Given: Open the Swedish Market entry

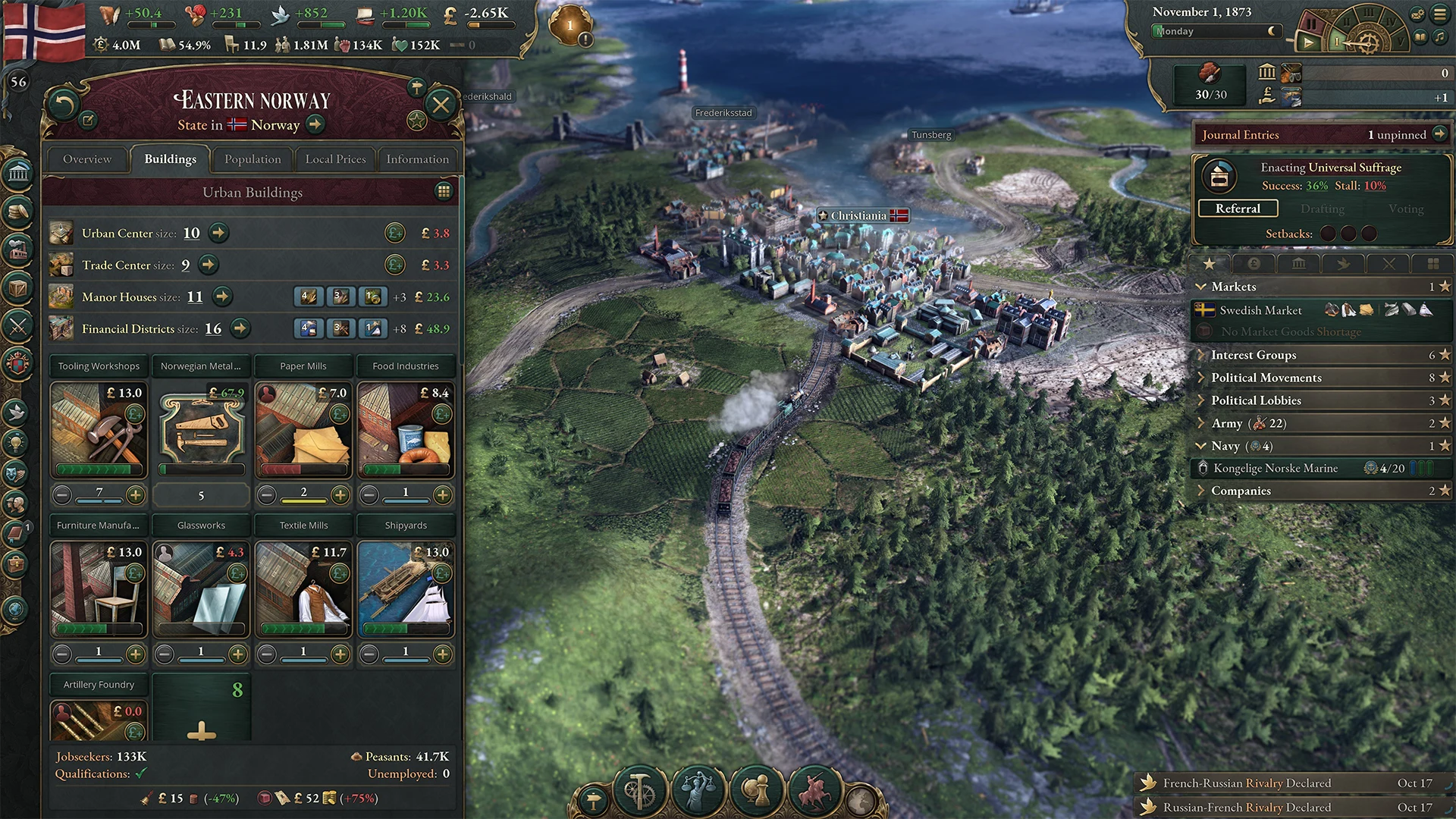Looking at the screenshot, I should (x=1260, y=310).
